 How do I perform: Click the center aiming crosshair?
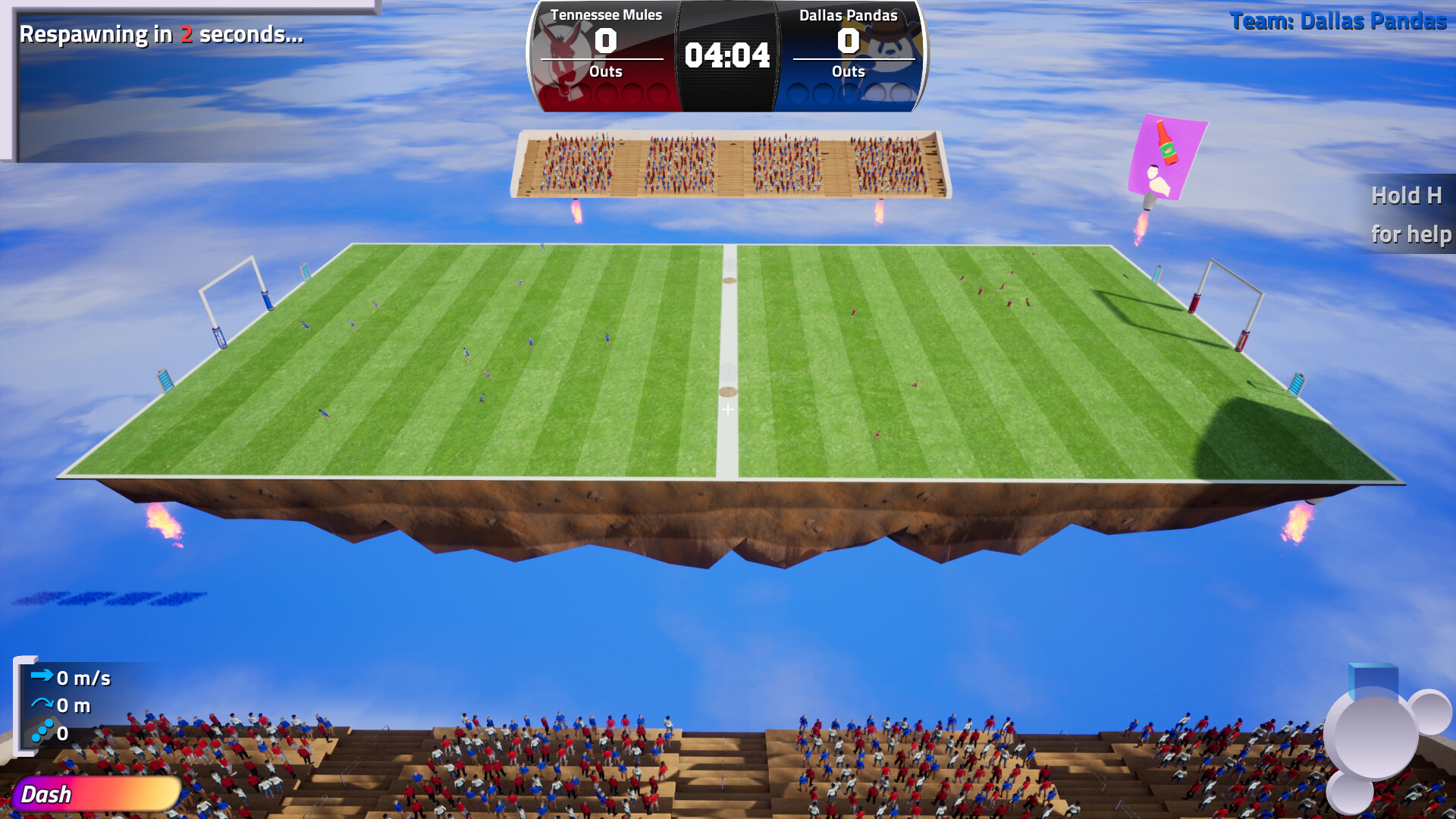tap(727, 409)
